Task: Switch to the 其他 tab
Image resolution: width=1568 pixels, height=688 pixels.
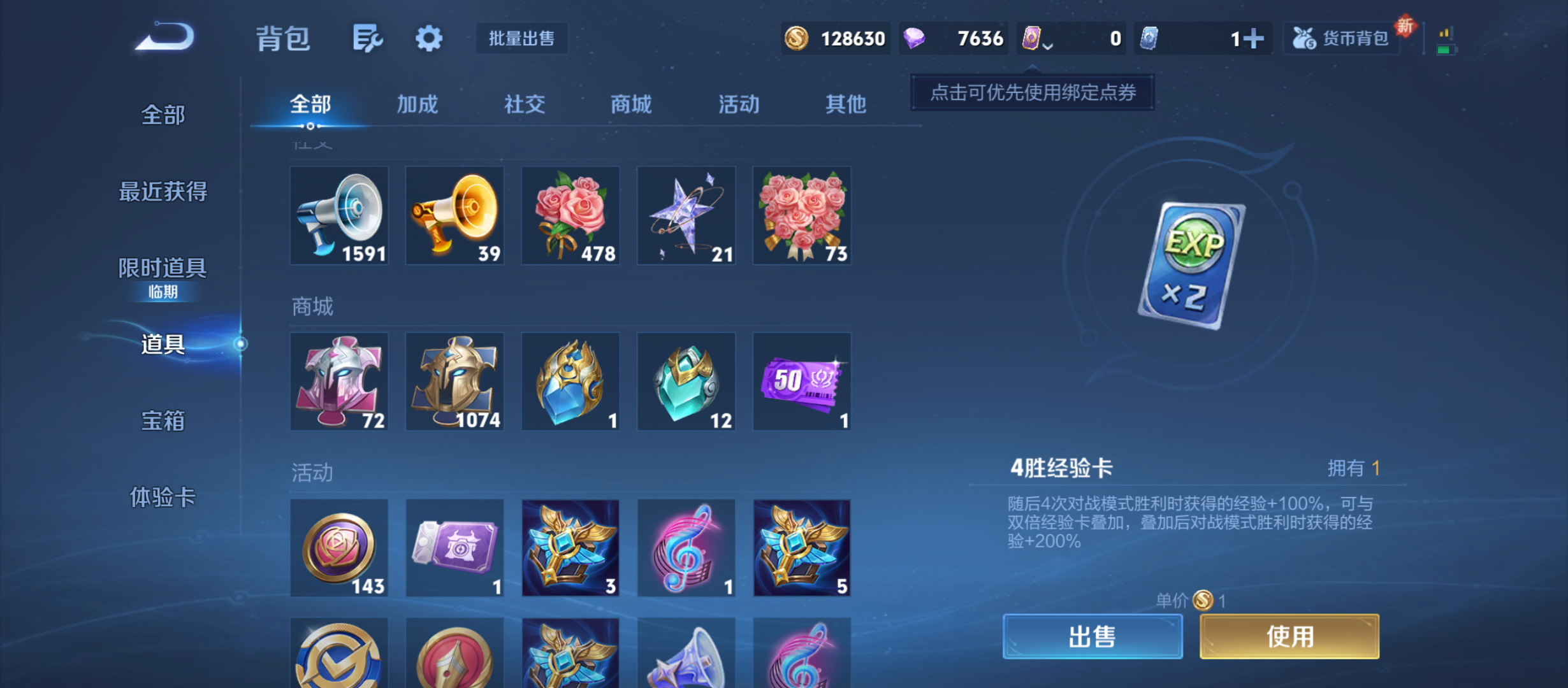Action: (846, 104)
